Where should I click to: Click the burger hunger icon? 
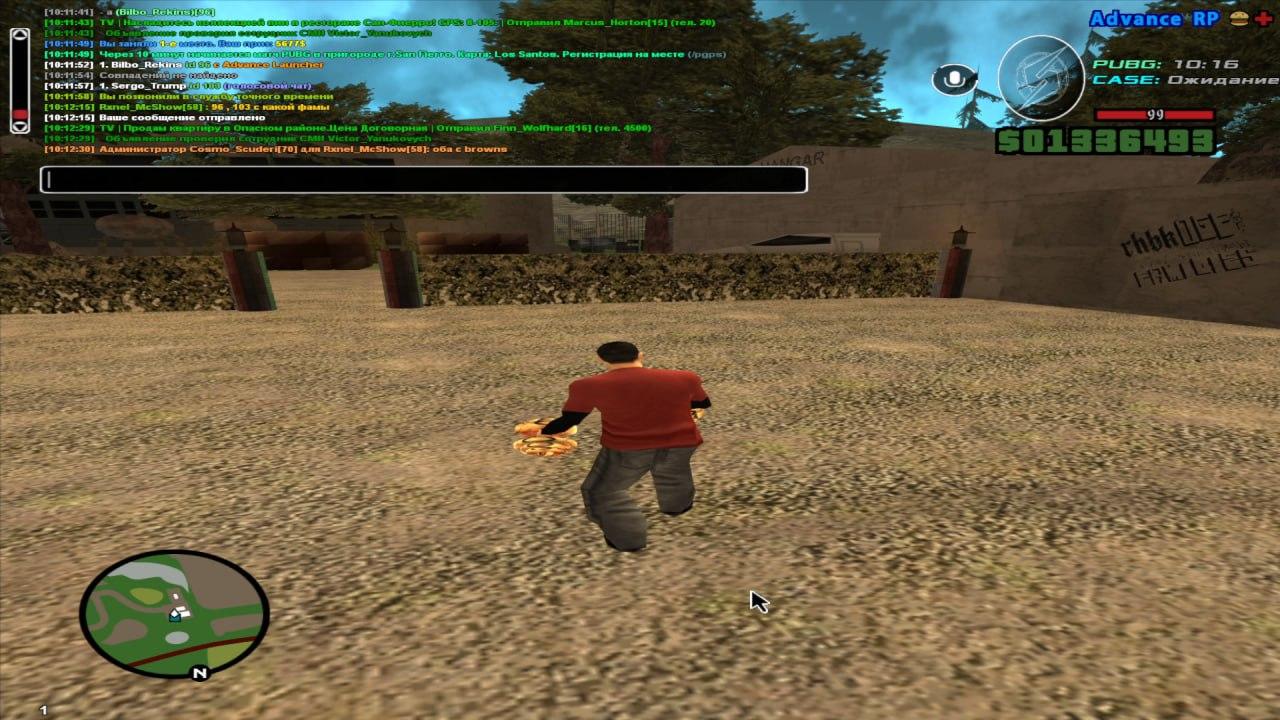(1240, 17)
